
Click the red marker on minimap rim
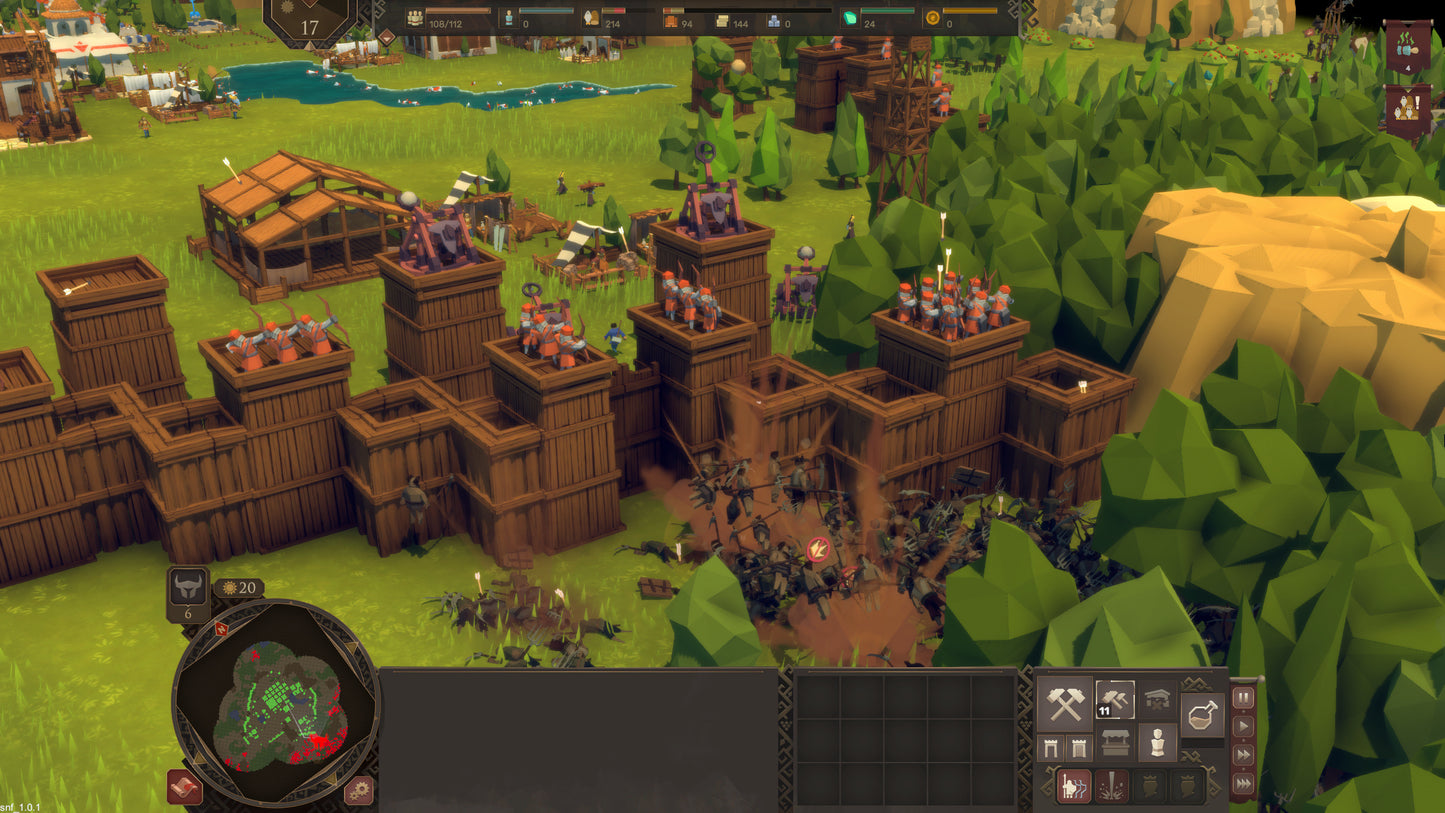click(220, 628)
